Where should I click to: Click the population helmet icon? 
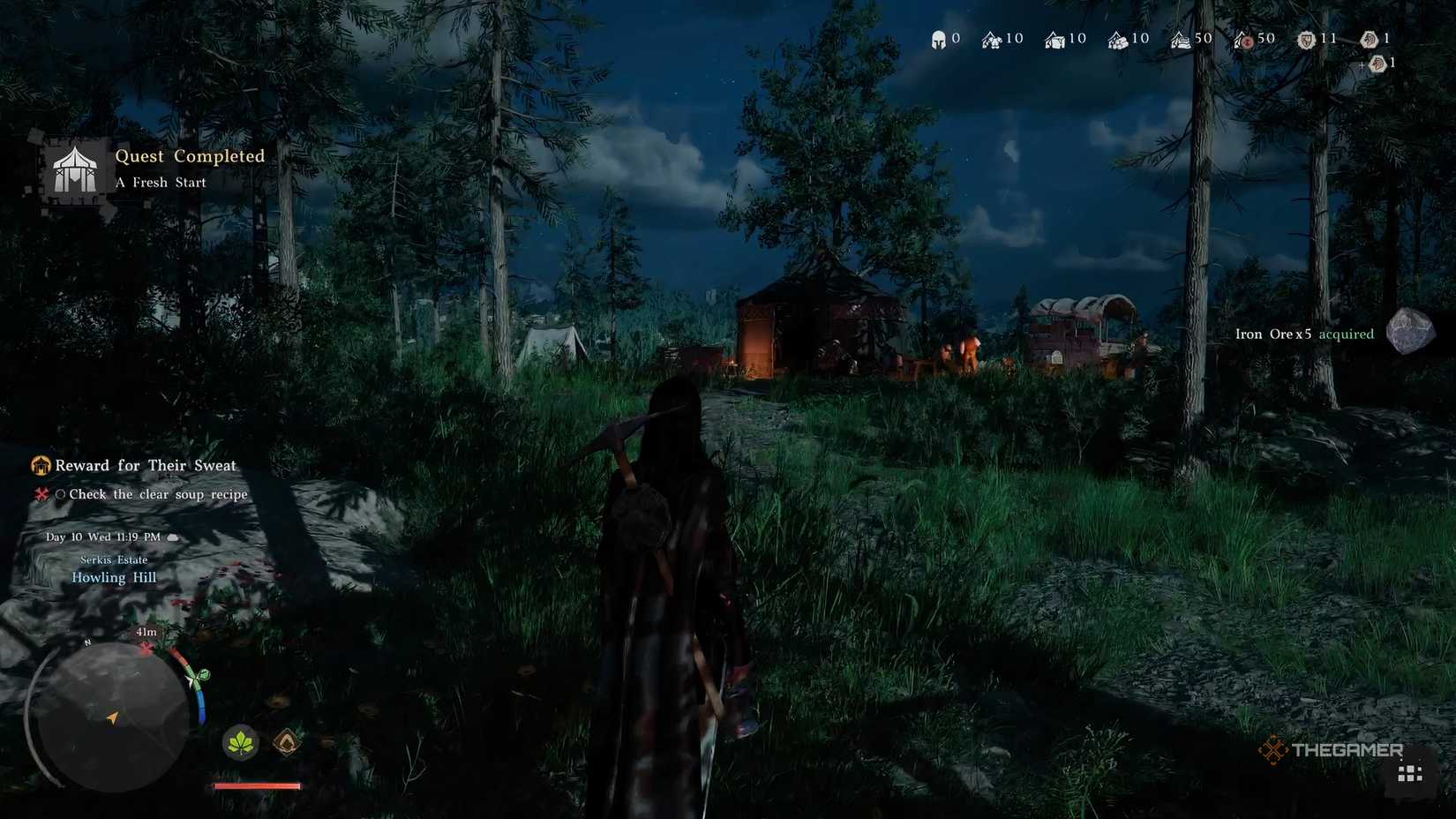point(938,38)
